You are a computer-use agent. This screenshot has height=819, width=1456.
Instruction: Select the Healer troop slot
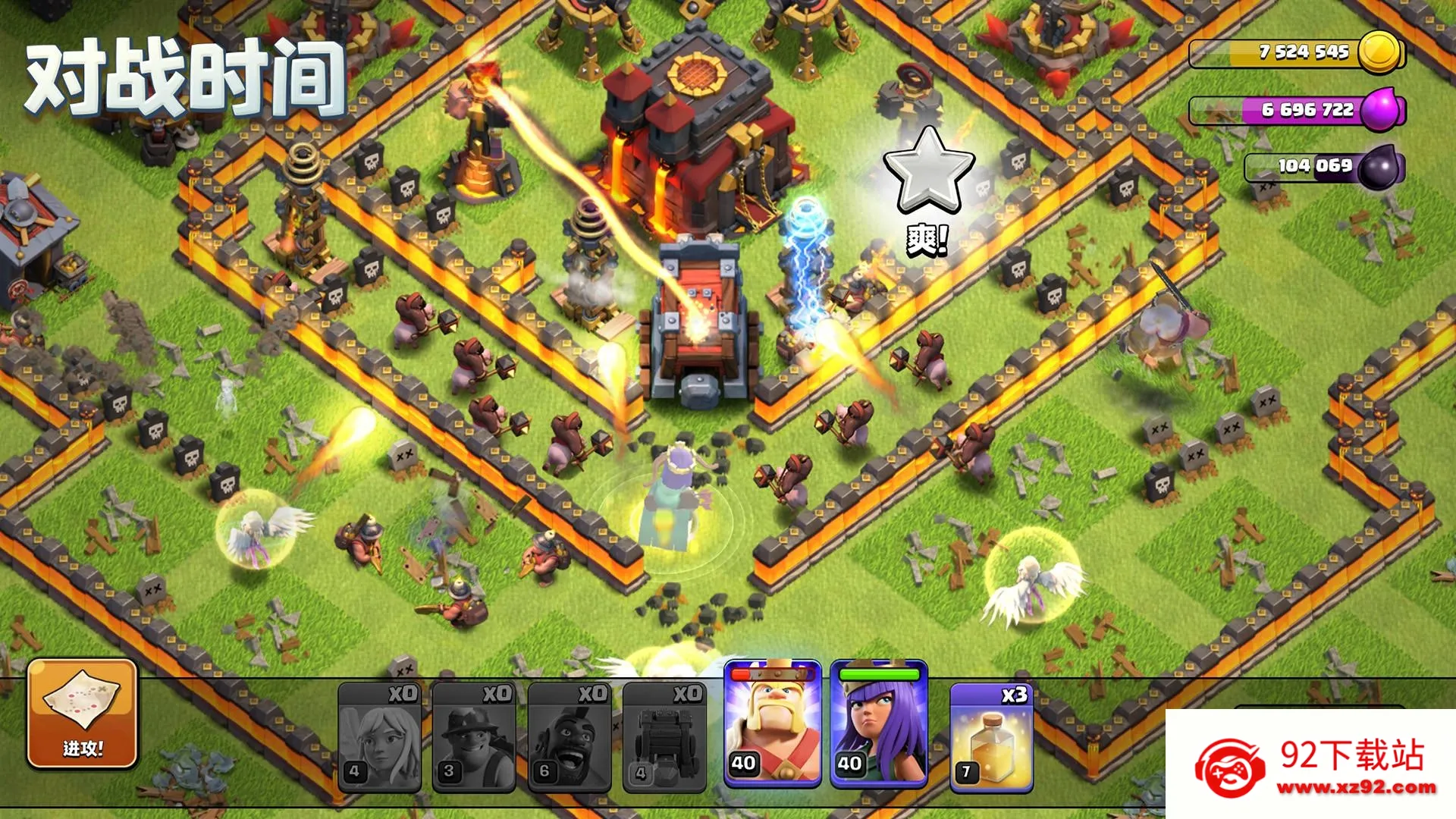point(379,737)
